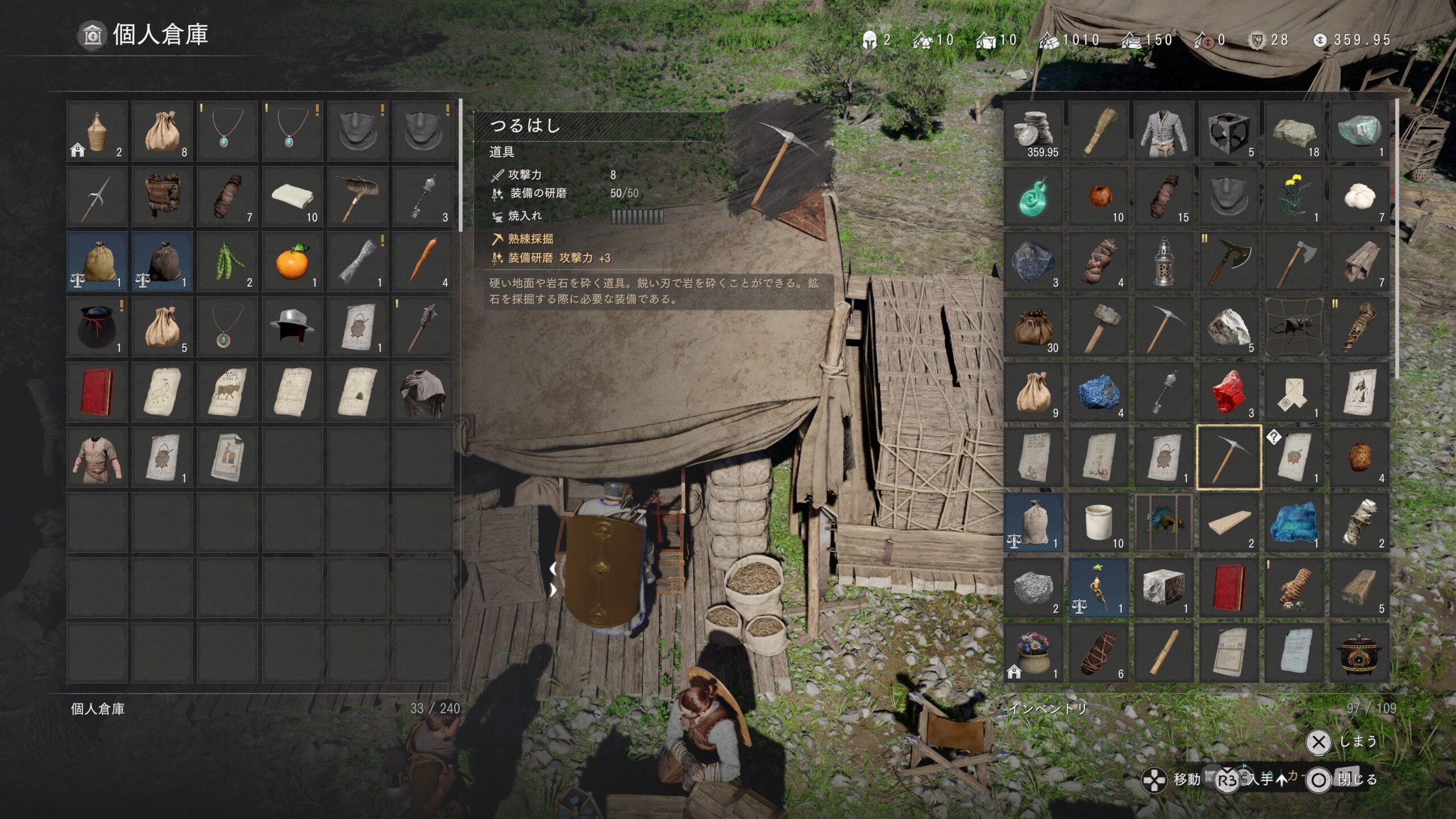Select the red book in storage
This screenshot has width=1456, height=819.
point(97,392)
